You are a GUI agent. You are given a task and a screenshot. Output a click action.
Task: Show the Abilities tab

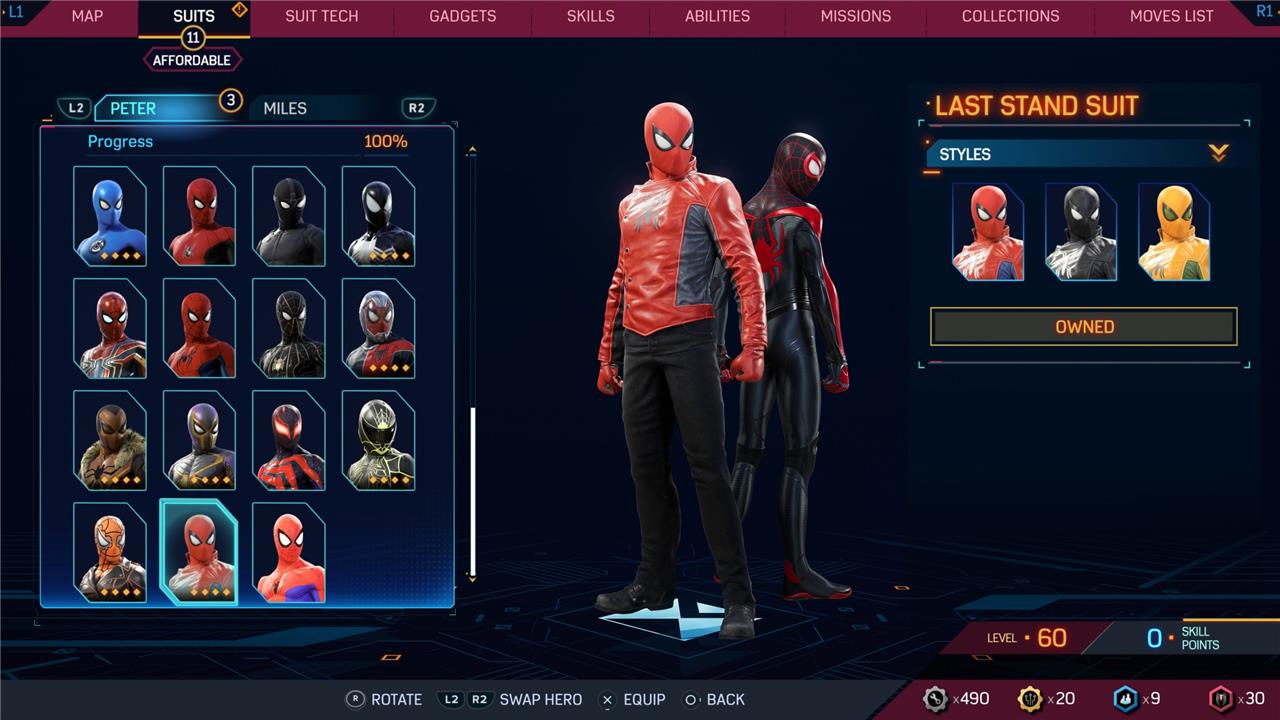[717, 16]
